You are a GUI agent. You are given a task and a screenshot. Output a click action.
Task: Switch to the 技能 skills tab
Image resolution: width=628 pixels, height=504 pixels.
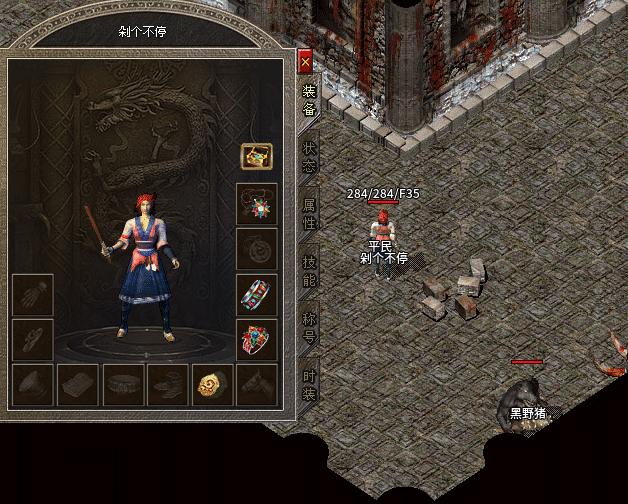[x=309, y=270]
